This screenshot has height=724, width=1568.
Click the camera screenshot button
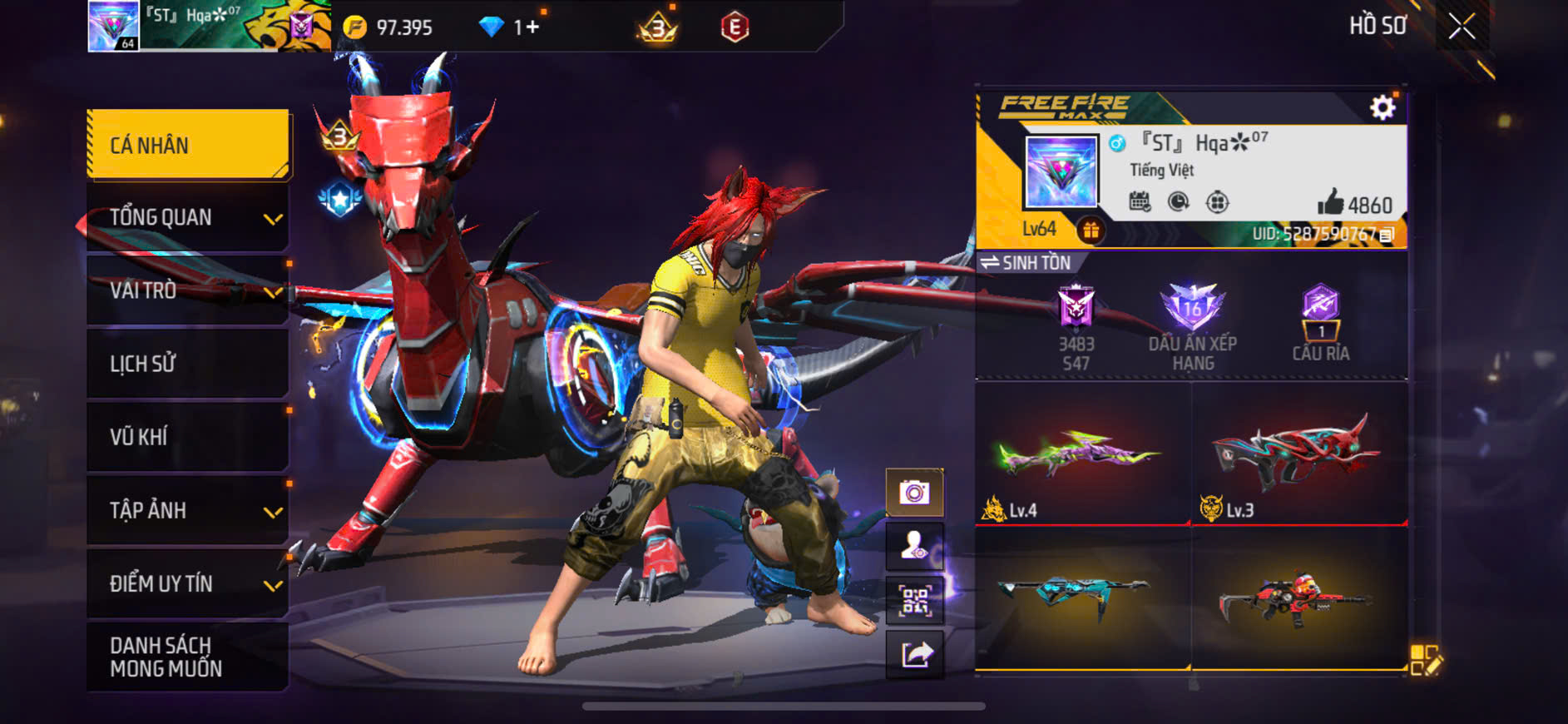pyautogui.click(x=914, y=493)
